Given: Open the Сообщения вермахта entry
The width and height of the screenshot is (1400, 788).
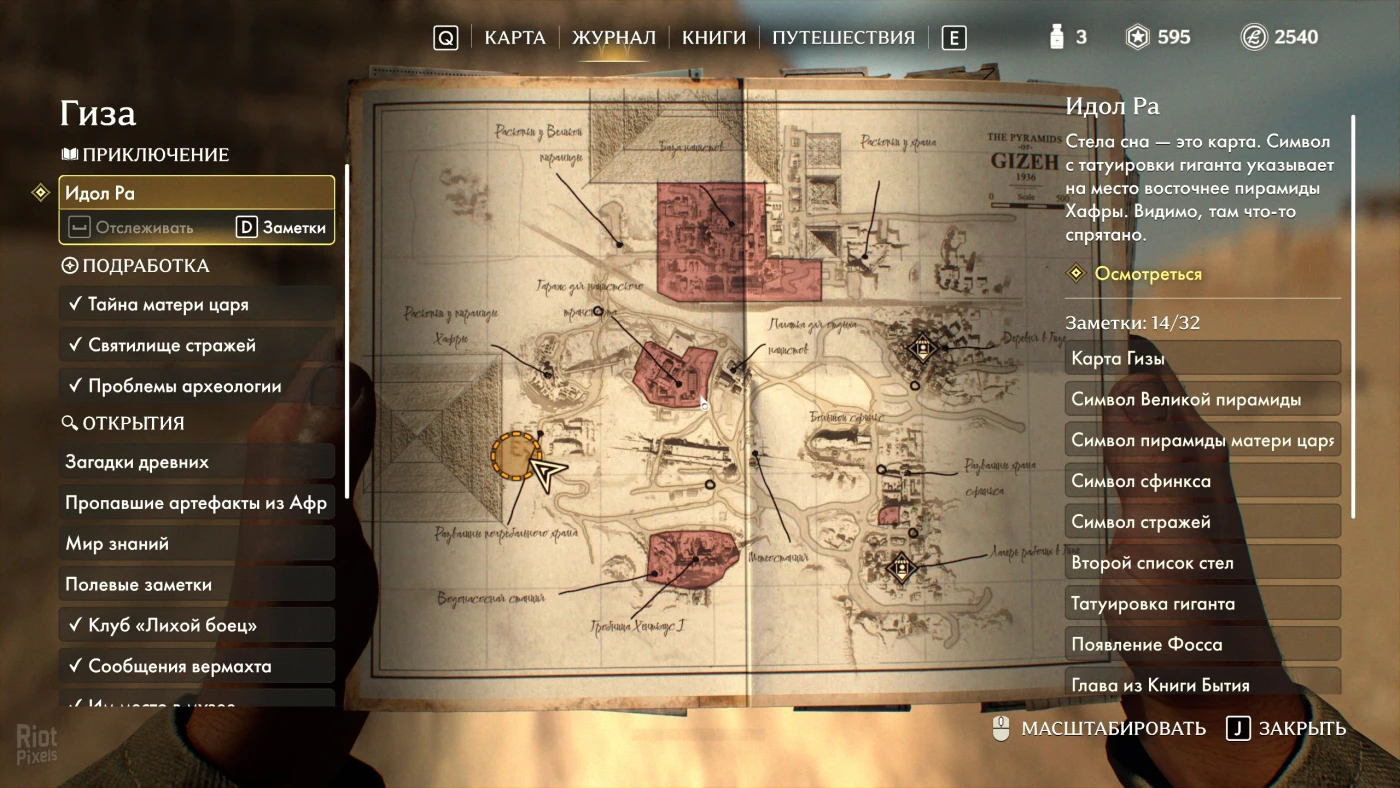Looking at the screenshot, I should 196,667.
